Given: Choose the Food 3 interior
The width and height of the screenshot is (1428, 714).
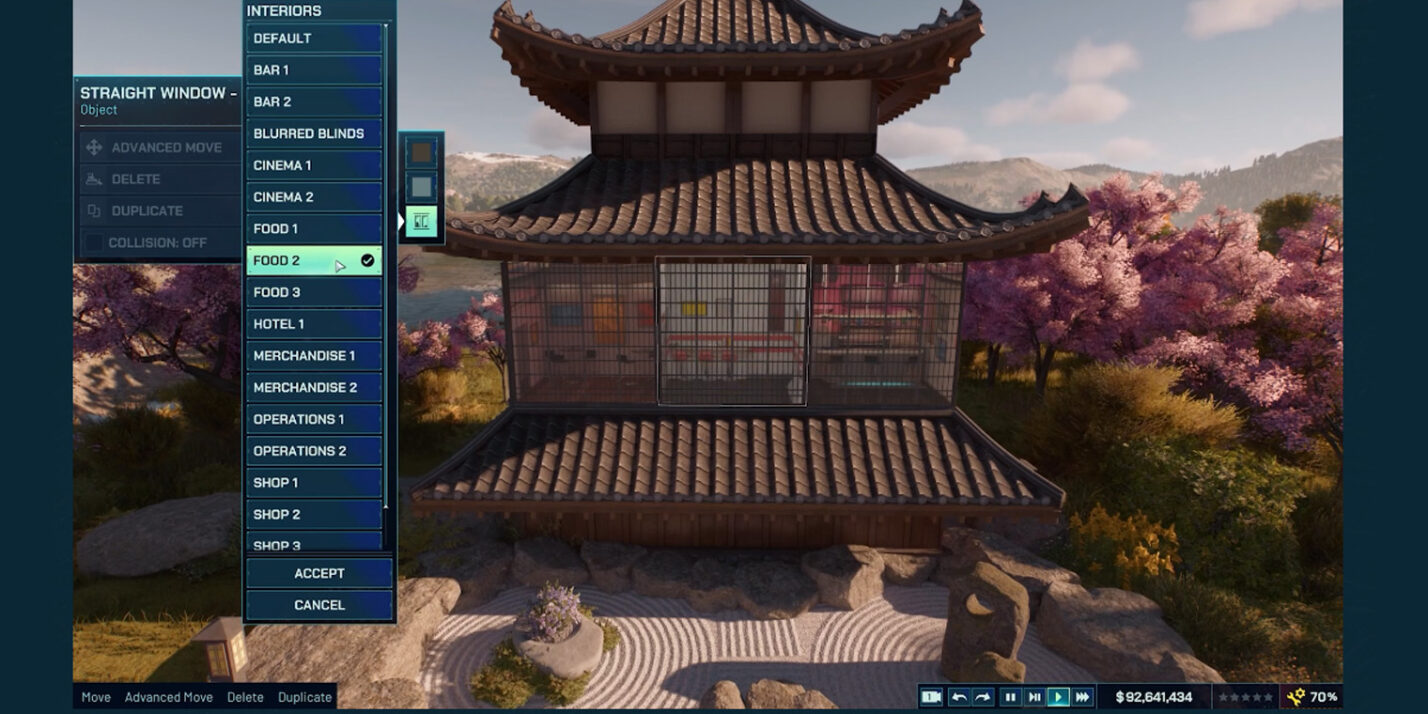Looking at the screenshot, I should 314,292.
